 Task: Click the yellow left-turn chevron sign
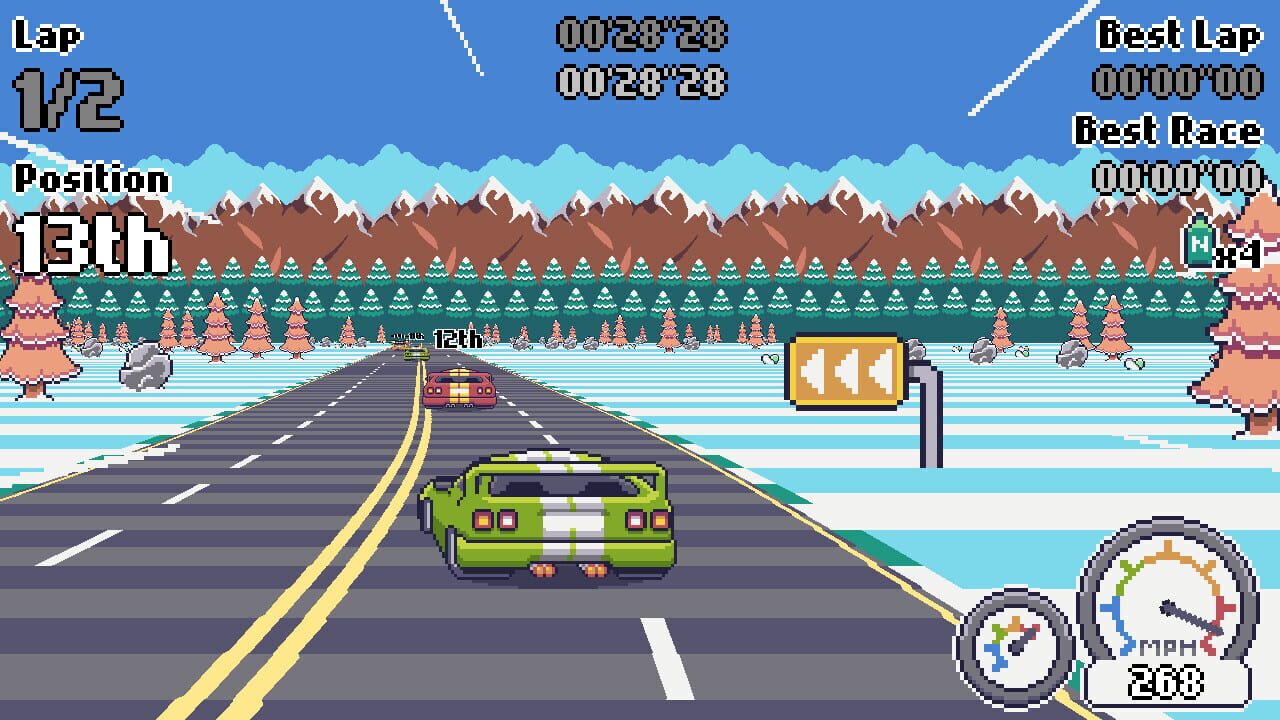point(845,372)
